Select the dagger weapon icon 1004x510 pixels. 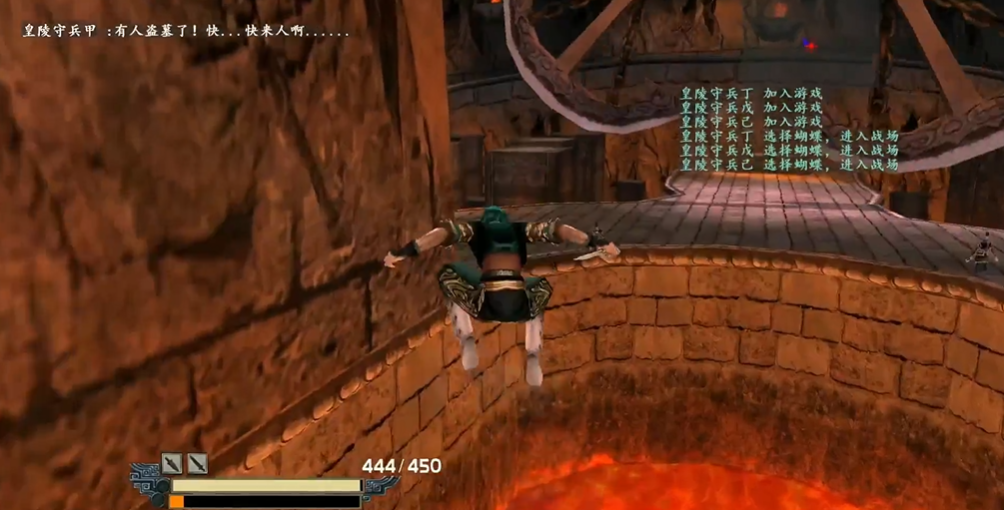coord(173,463)
